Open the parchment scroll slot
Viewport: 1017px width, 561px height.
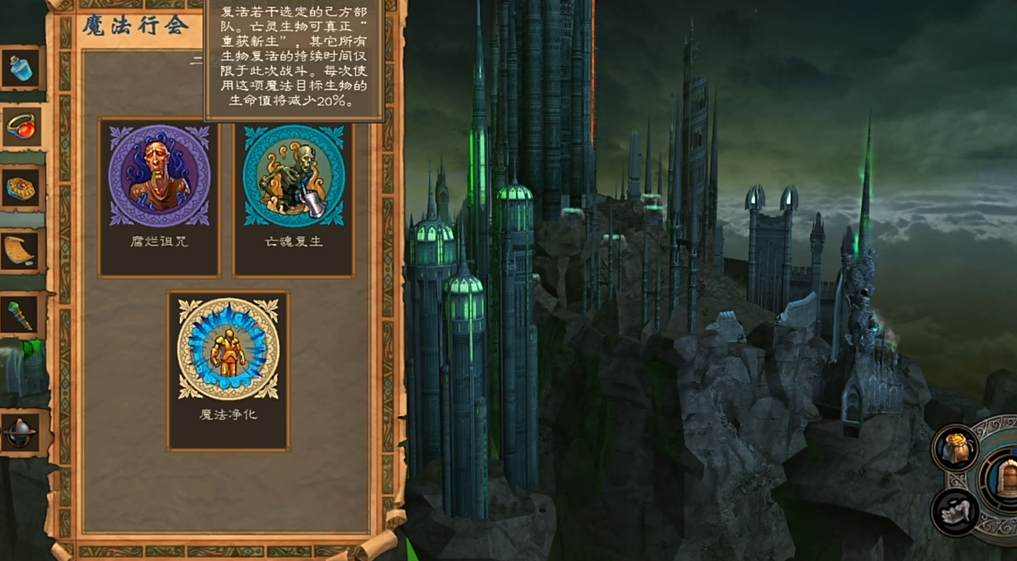point(21,251)
